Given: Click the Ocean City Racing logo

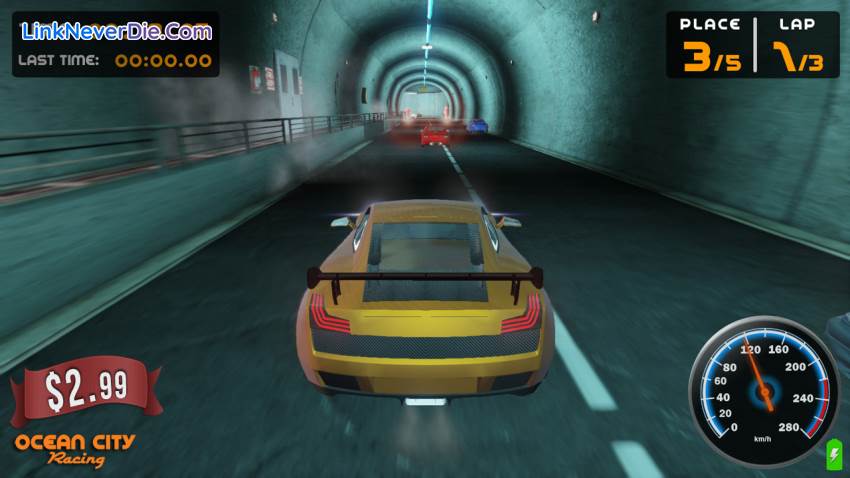Looking at the screenshot, I should (x=75, y=450).
